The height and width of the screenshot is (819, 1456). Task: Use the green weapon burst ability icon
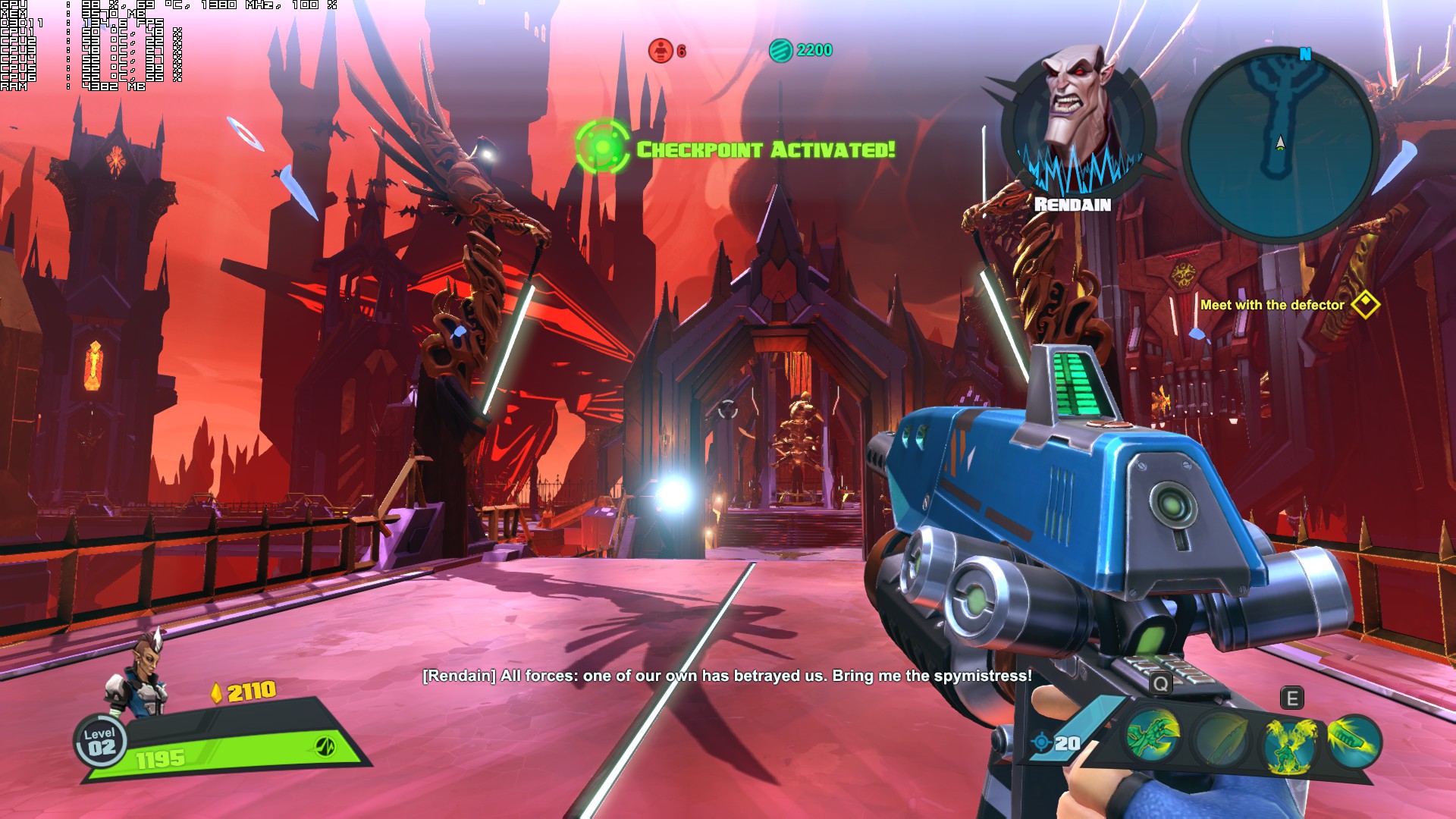pos(1354,739)
